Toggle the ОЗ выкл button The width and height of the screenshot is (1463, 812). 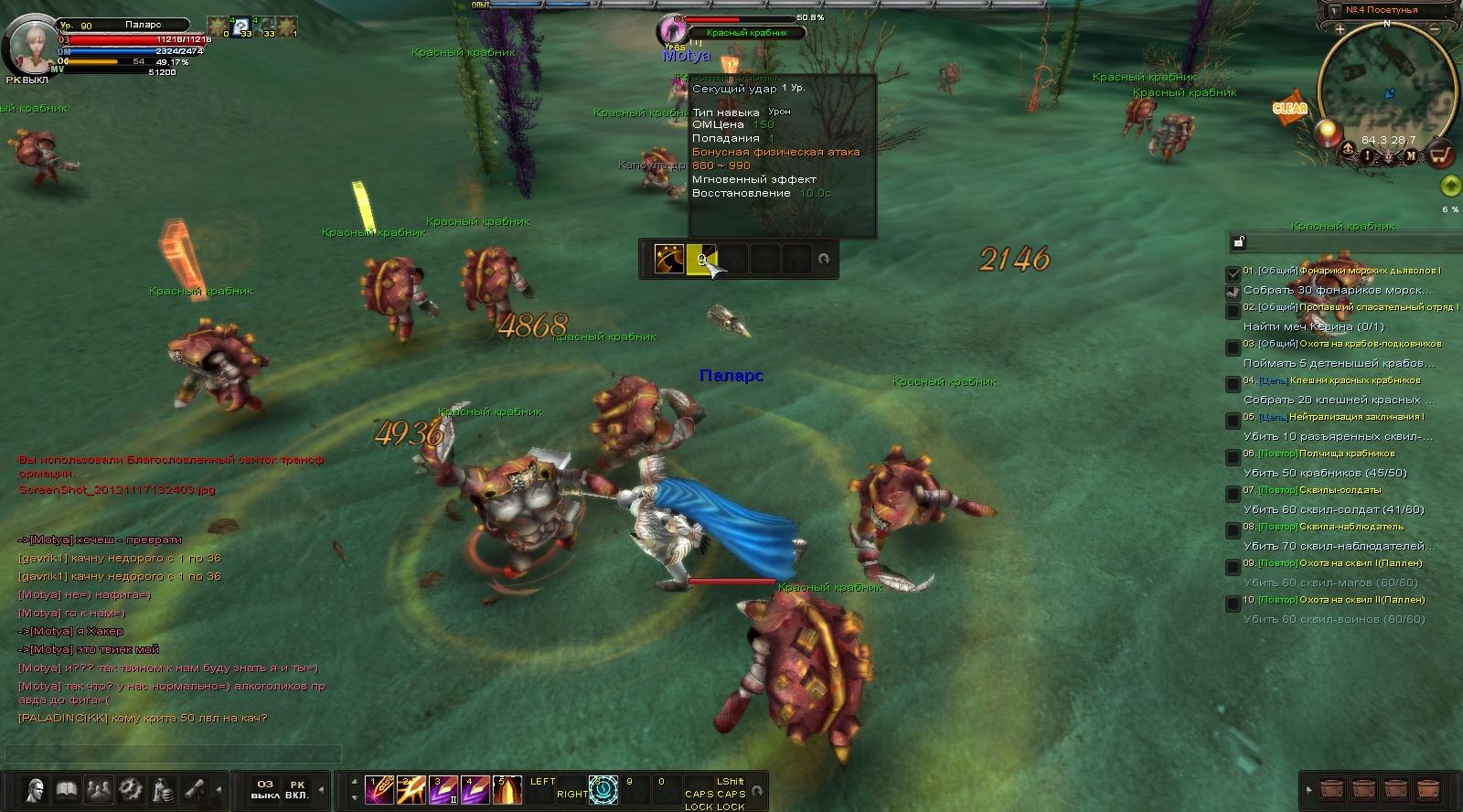tap(264, 790)
